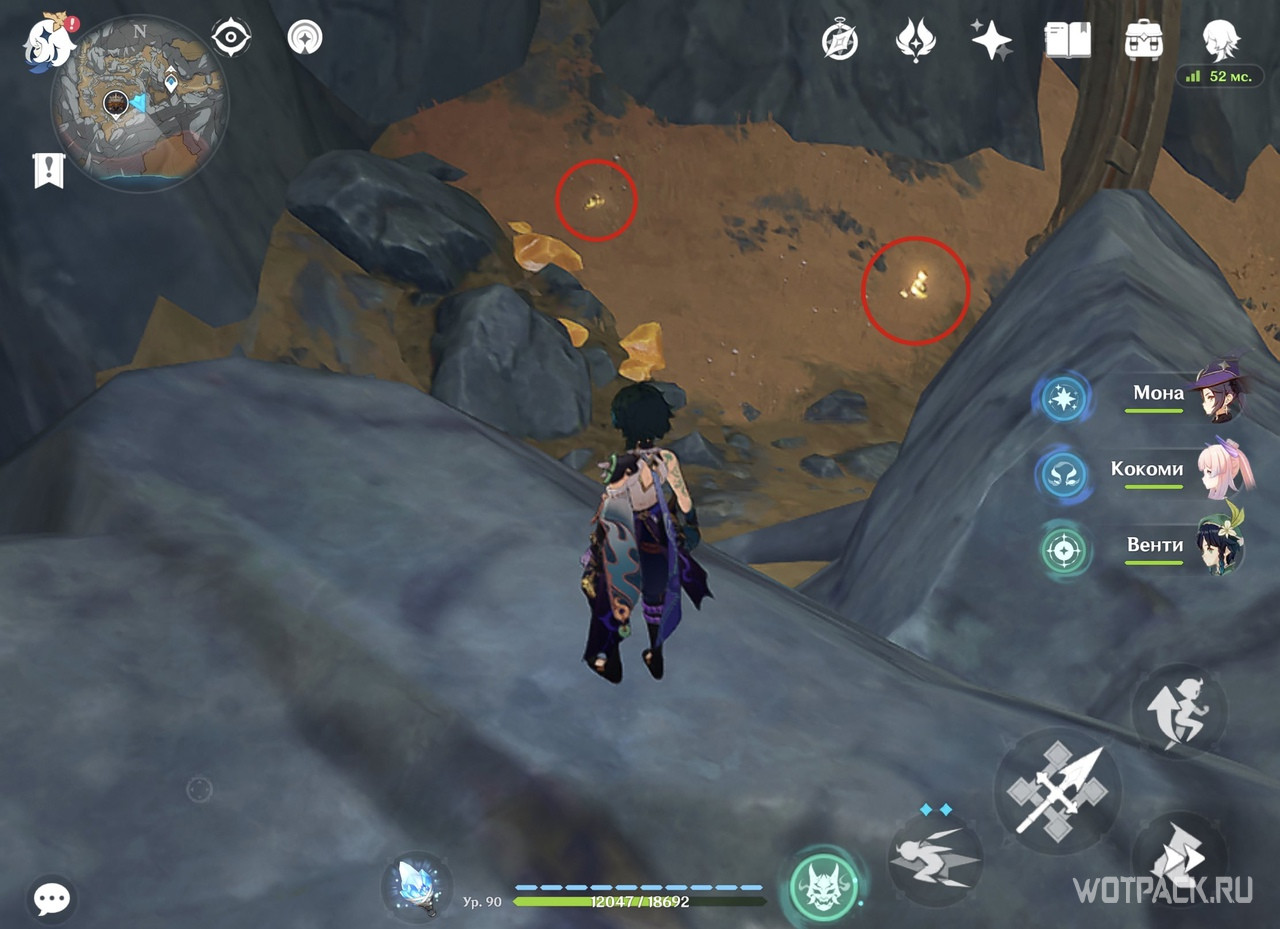
Task: Open the quest tracker bookmark icon
Action: pyautogui.click(x=49, y=170)
